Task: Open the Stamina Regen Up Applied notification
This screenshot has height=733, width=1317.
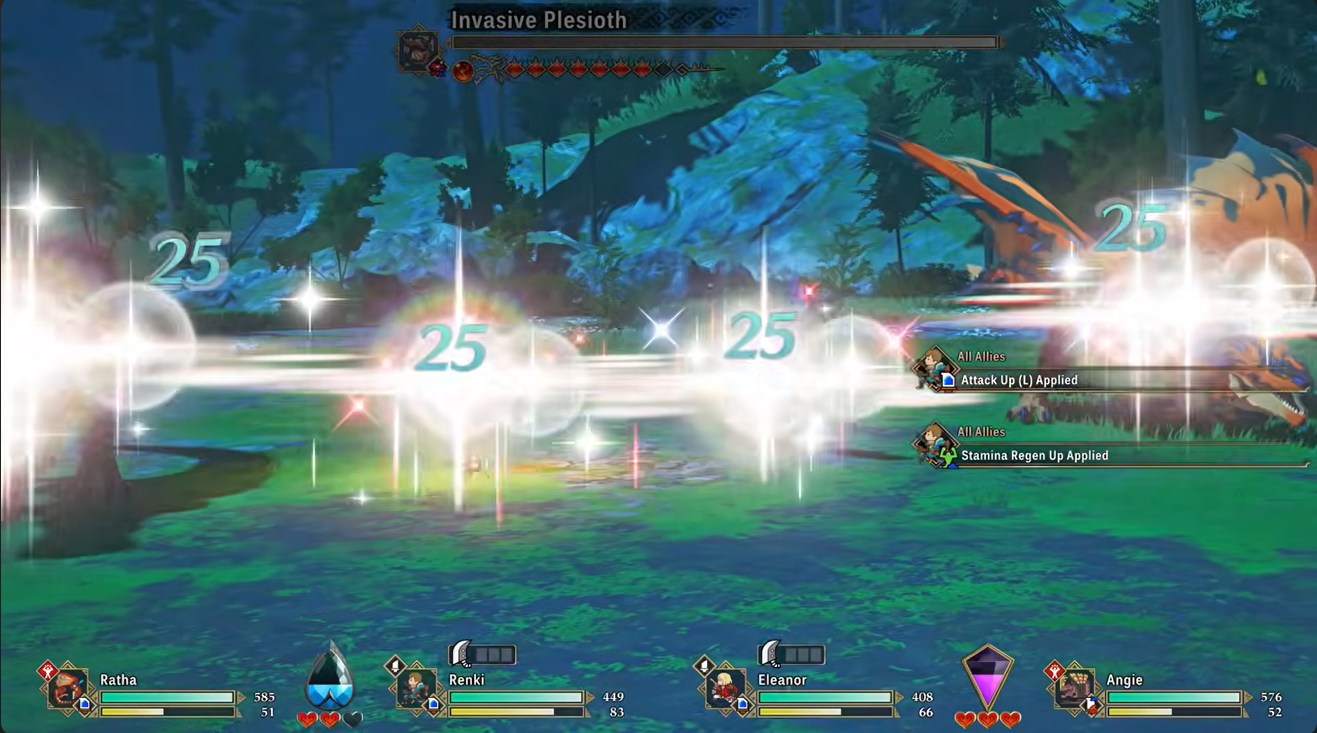Action: click(x=1033, y=455)
